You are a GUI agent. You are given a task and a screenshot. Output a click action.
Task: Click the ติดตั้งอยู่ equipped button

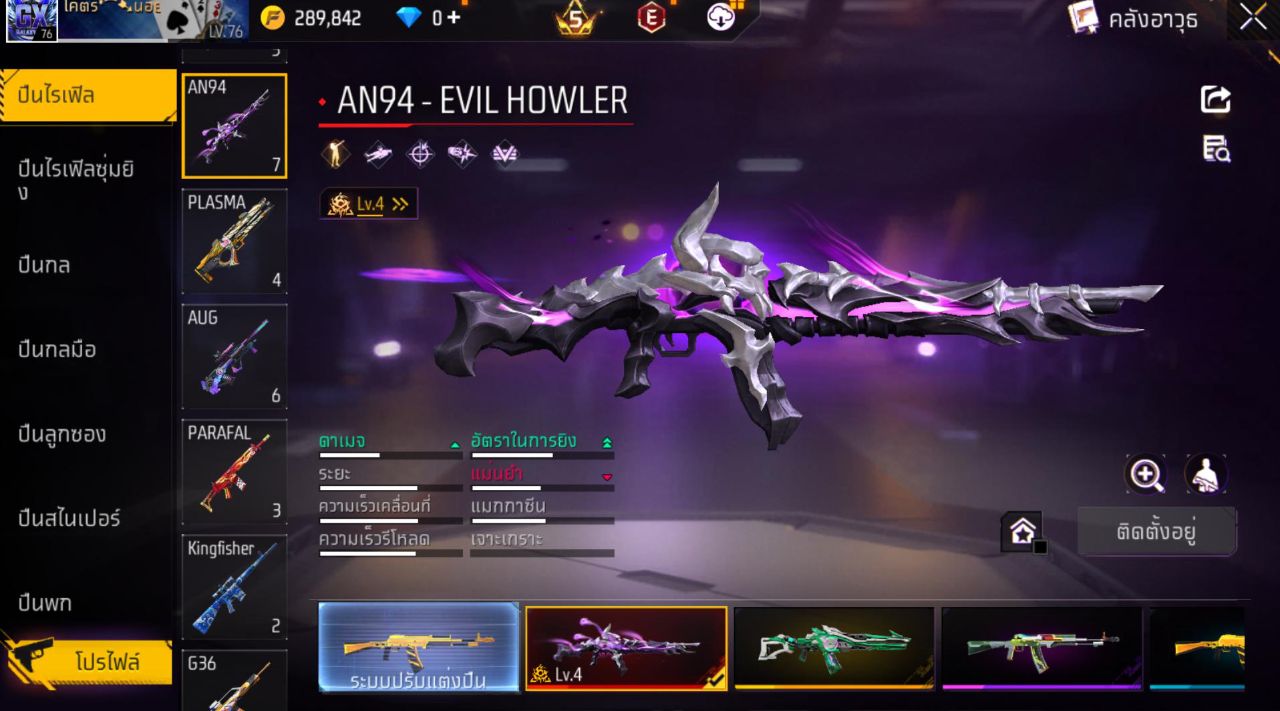[1156, 531]
